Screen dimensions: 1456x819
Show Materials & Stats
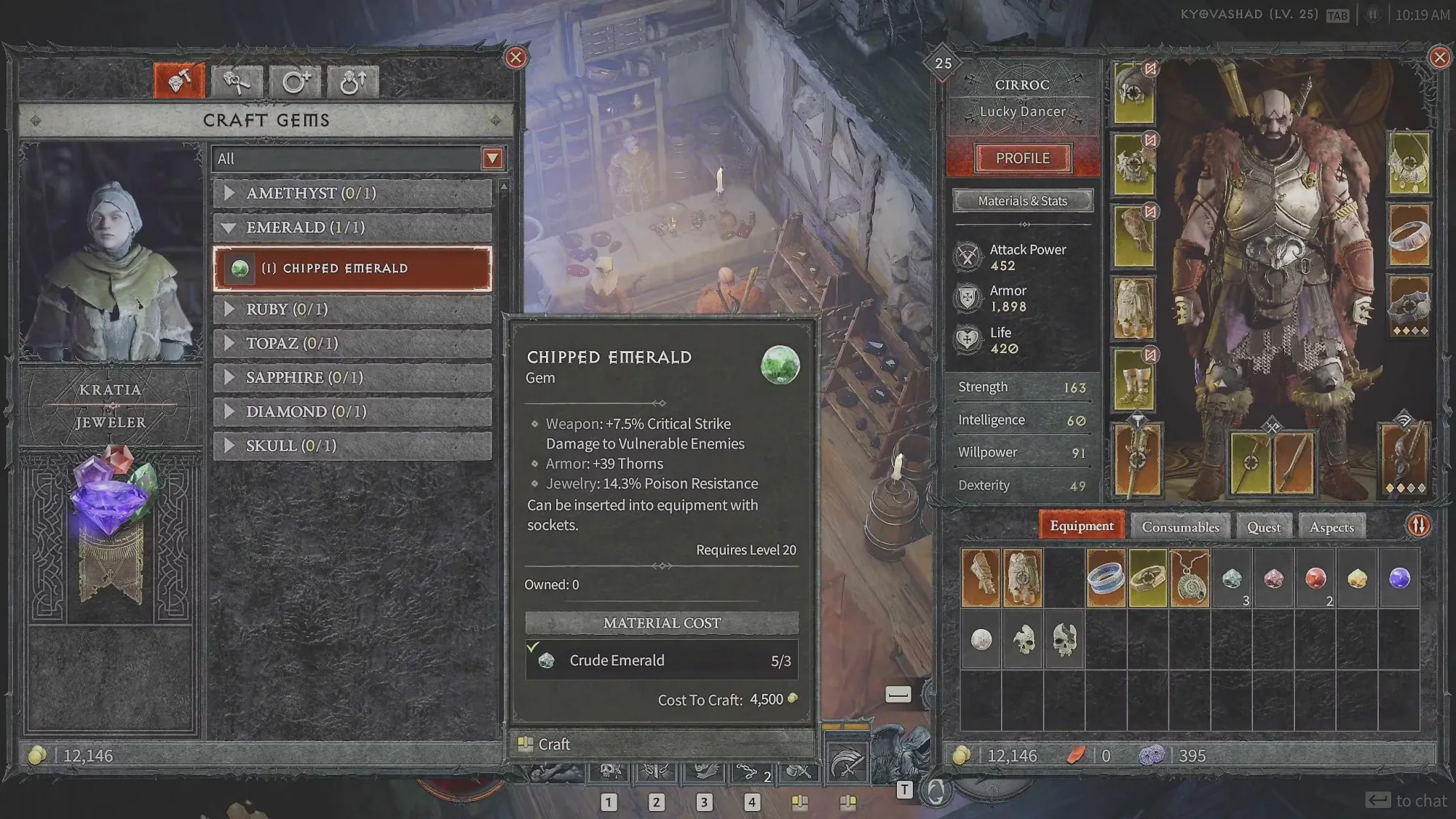(1022, 201)
